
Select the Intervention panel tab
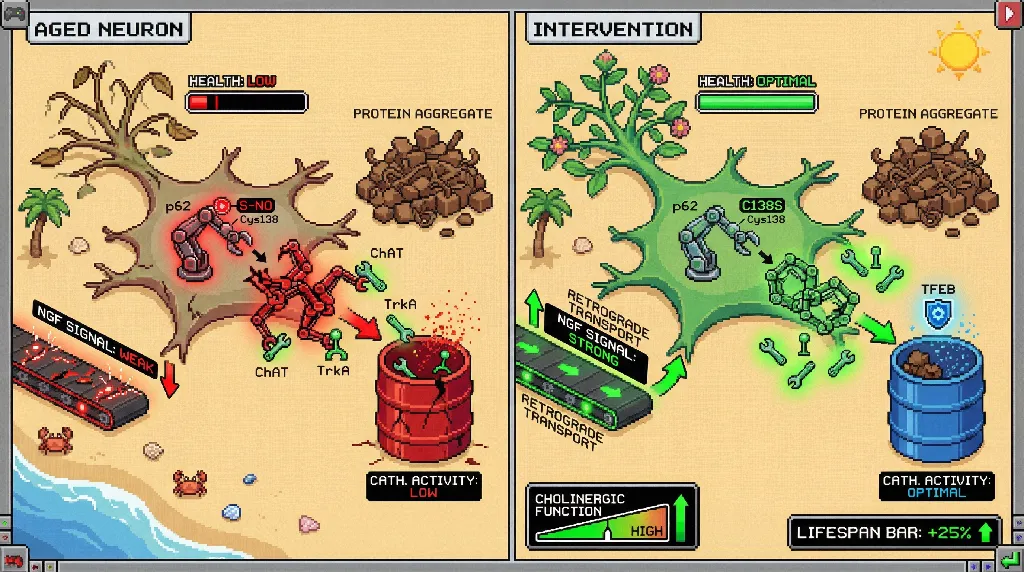(613, 28)
